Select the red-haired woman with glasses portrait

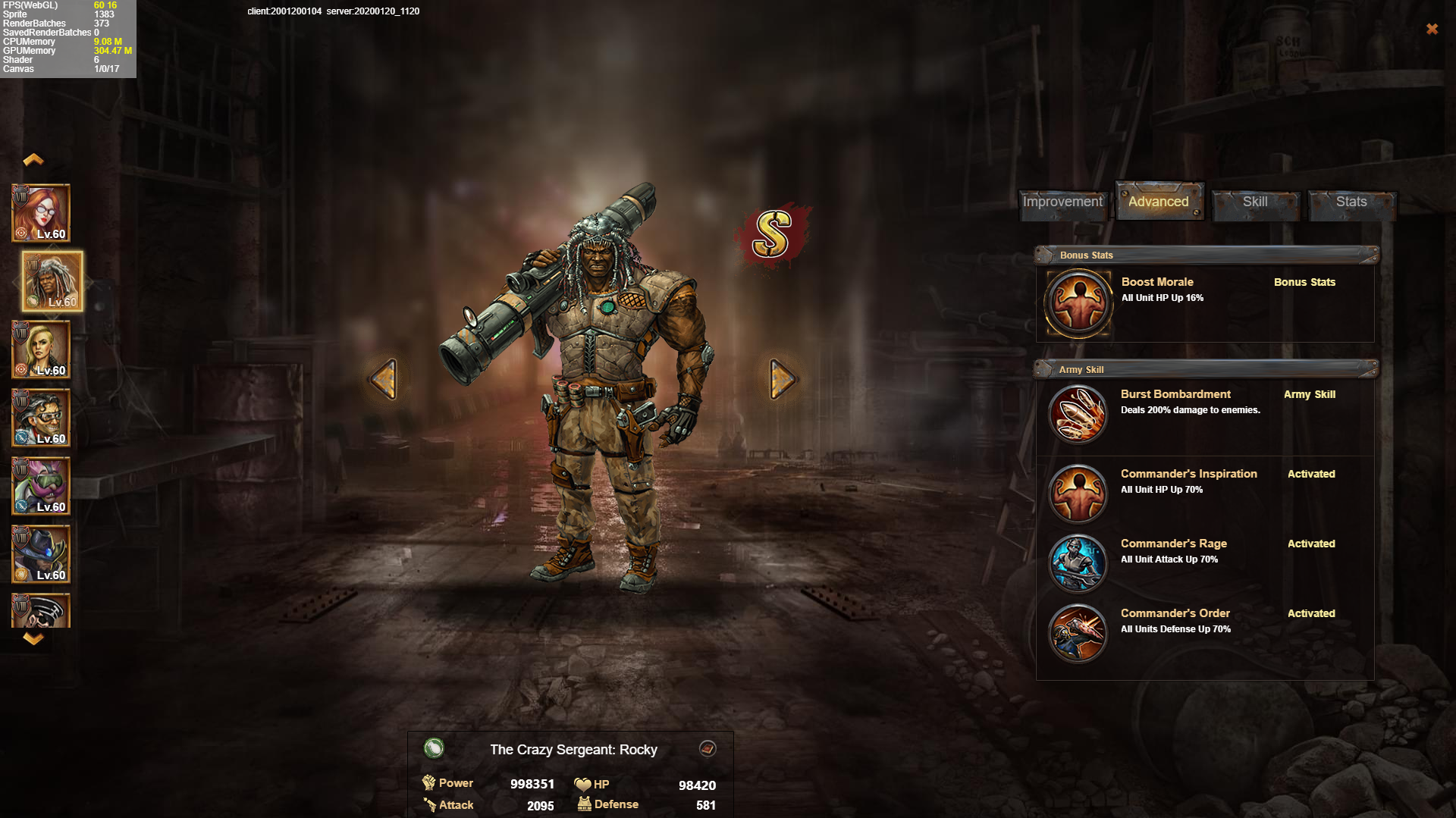tap(41, 213)
